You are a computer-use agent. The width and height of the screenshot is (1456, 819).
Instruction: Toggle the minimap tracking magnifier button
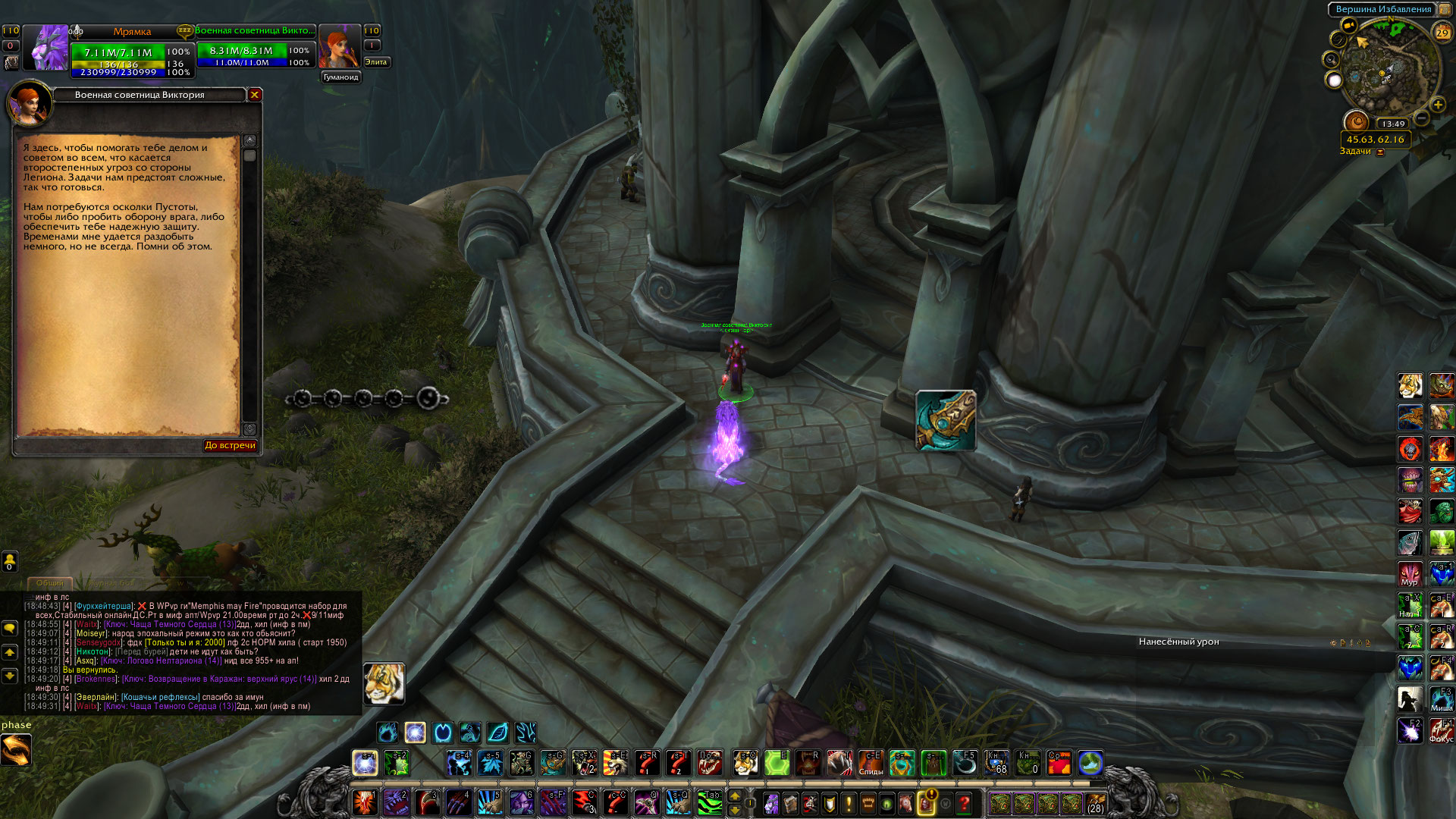[1332, 59]
